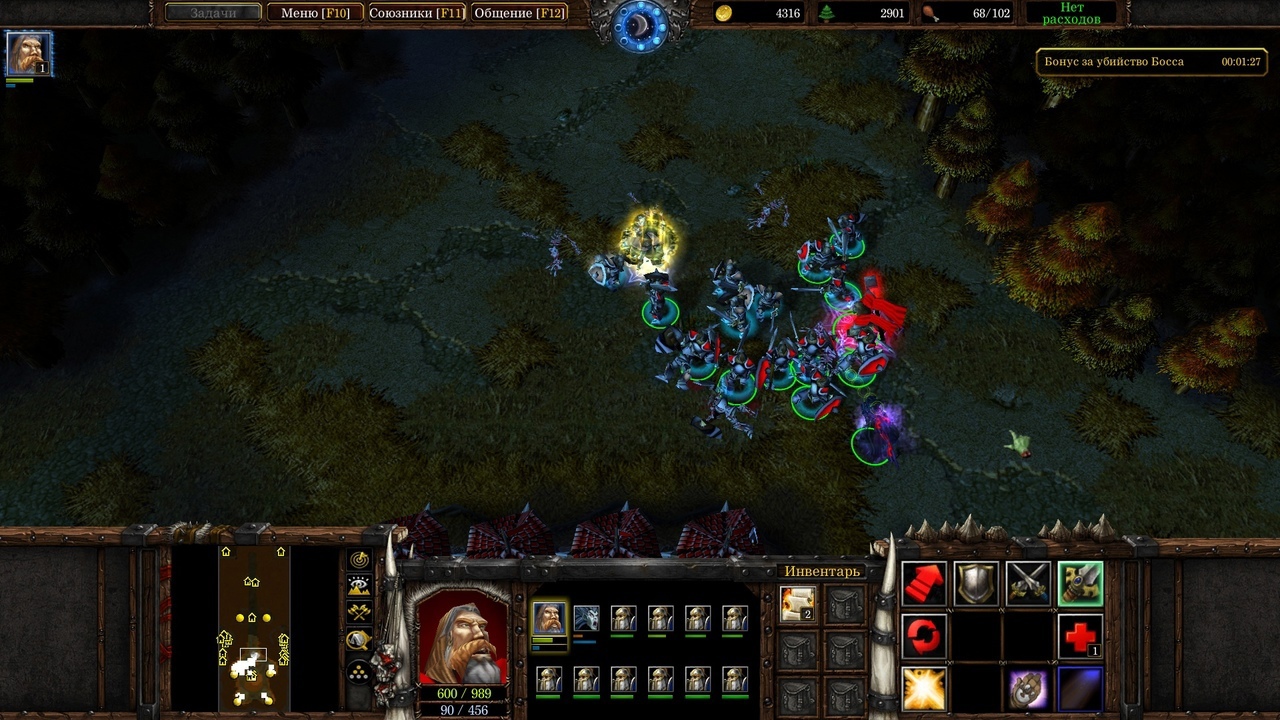Open the Союзники [F11] allies panel
This screenshot has height=720, width=1280.
(x=416, y=13)
